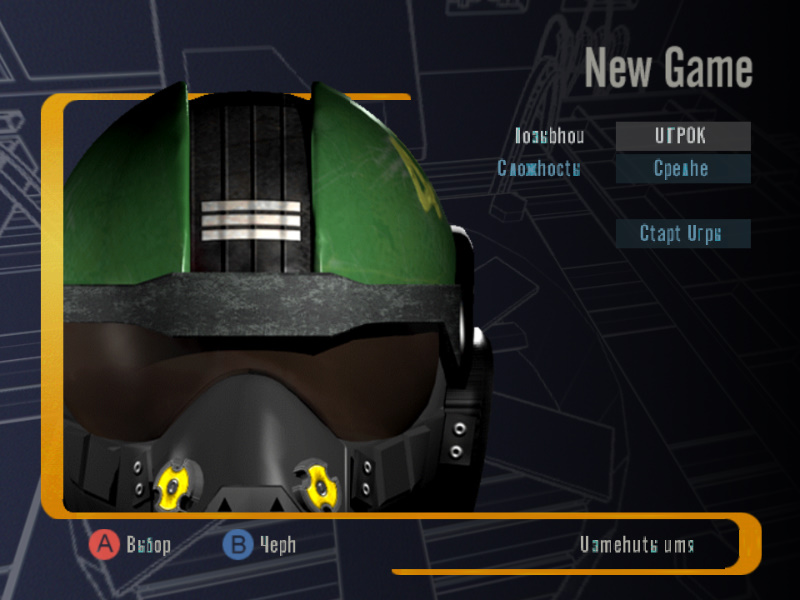Start the game with "Старт Игры"

[682, 234]
